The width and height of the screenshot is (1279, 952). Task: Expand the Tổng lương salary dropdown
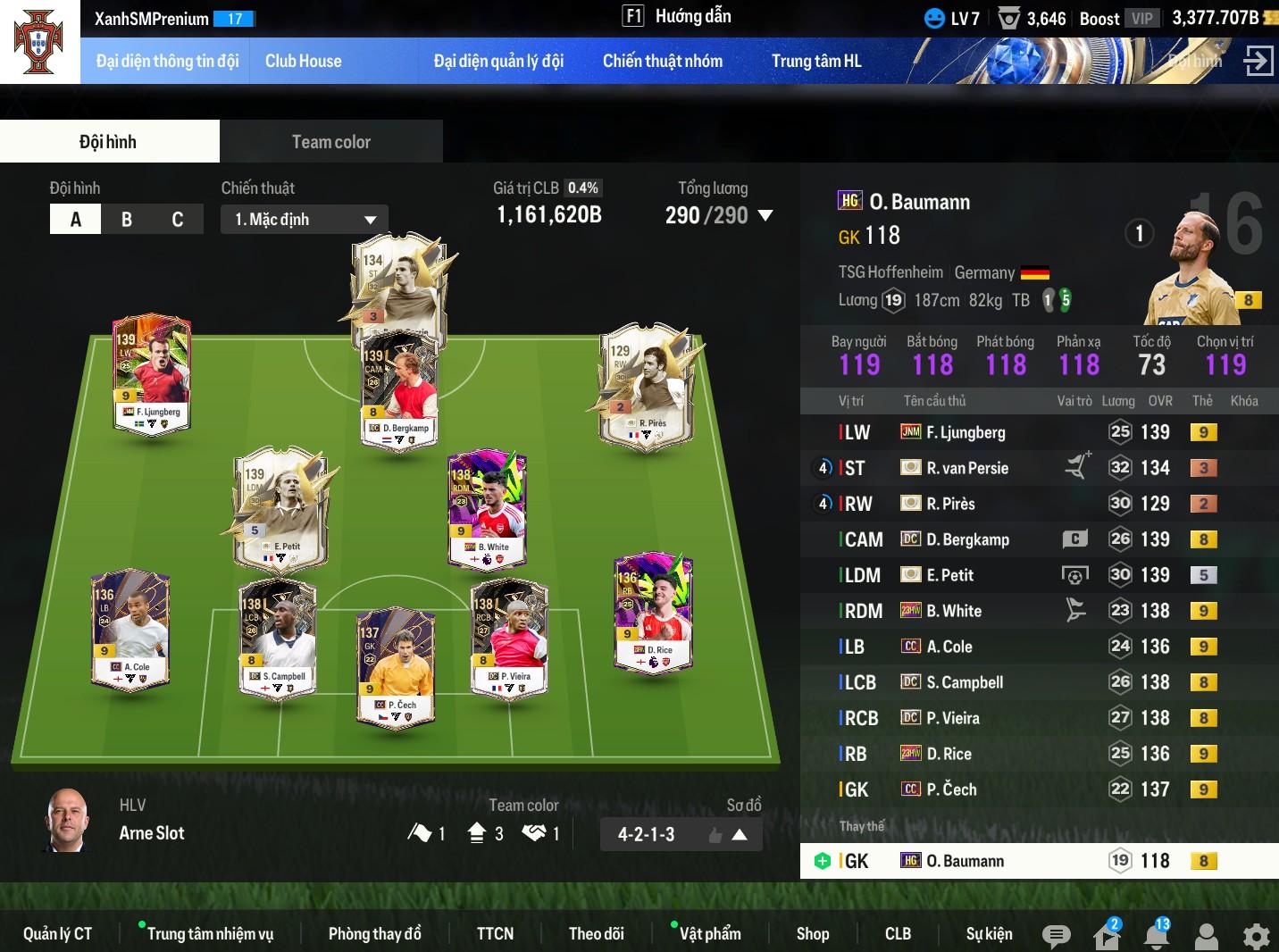click(x=765, y=215)
